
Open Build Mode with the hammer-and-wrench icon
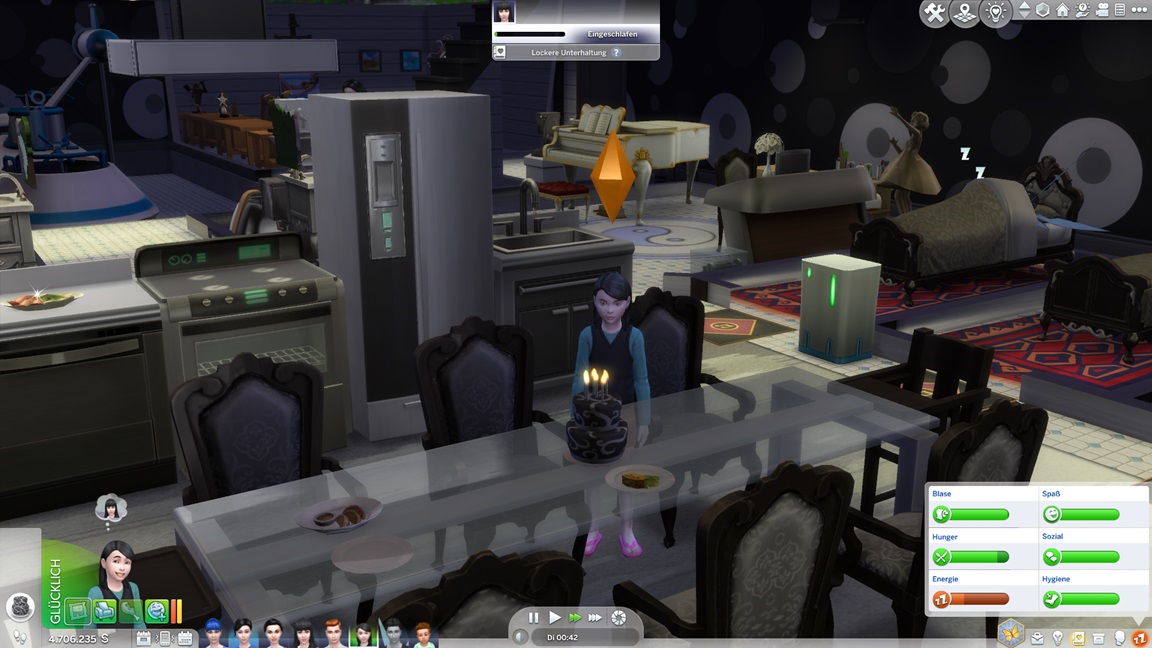[934, 13]
